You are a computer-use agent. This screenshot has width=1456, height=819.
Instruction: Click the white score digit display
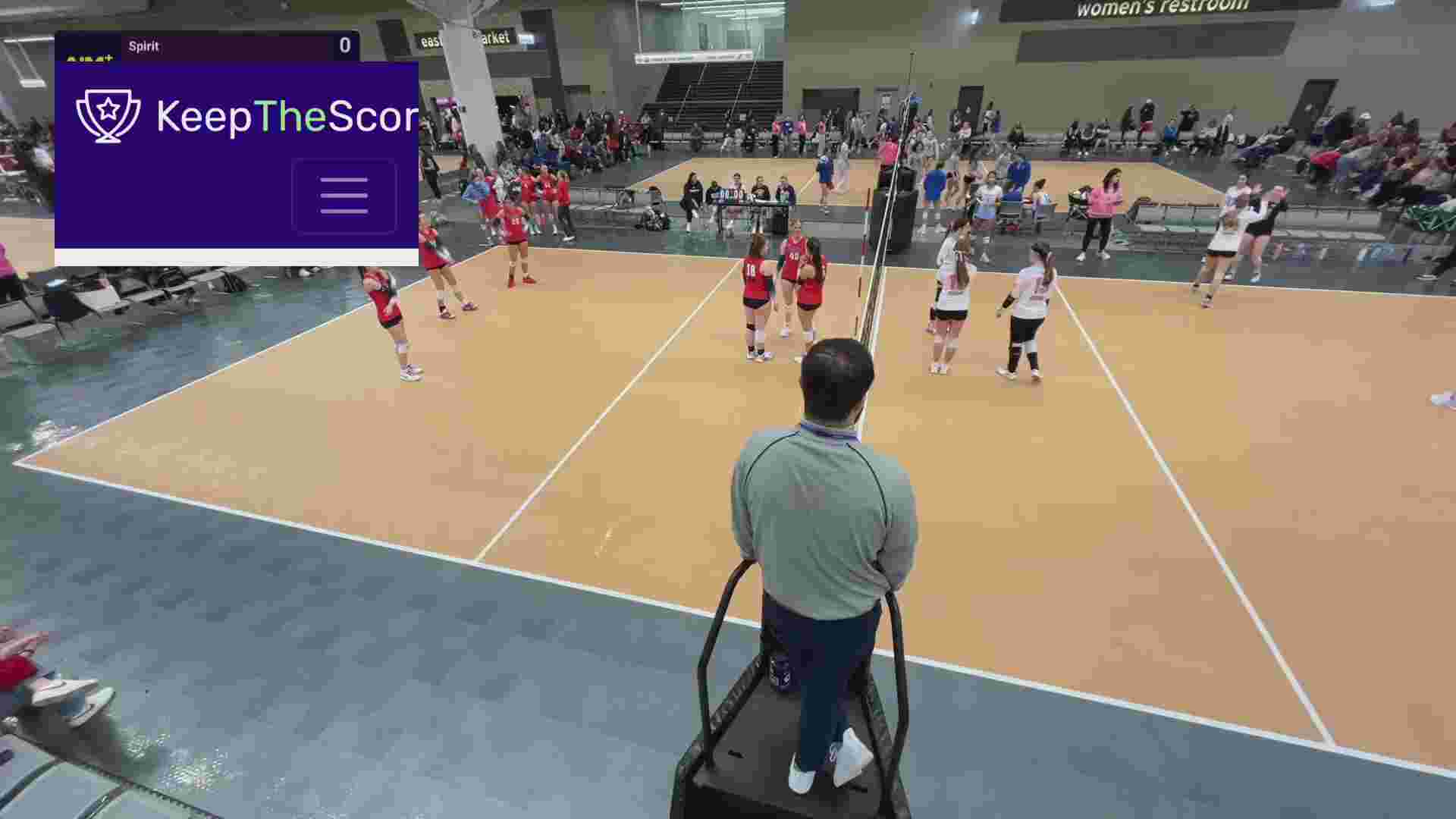pos(345,44)
